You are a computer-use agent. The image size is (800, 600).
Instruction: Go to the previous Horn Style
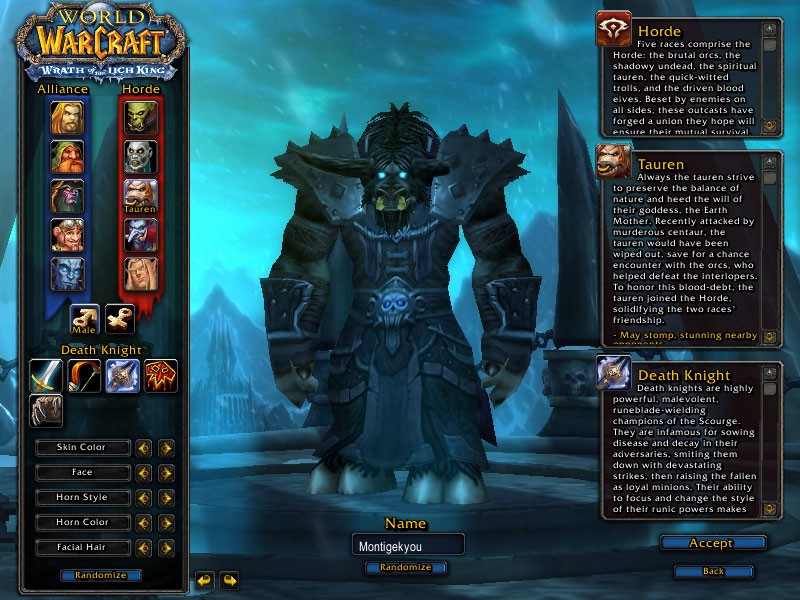point(144,498)
